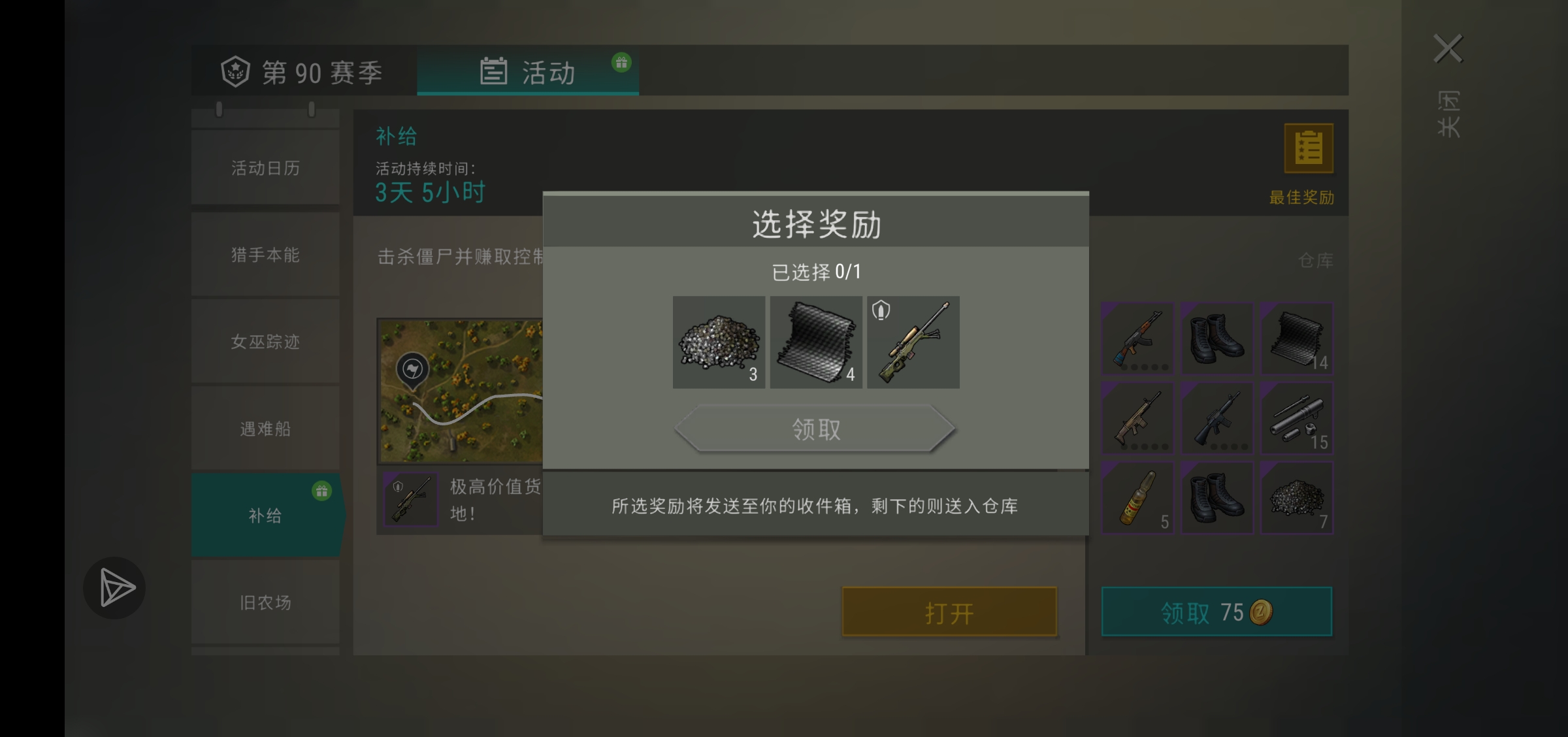Open the 活动日历 section

click(265, 168)
